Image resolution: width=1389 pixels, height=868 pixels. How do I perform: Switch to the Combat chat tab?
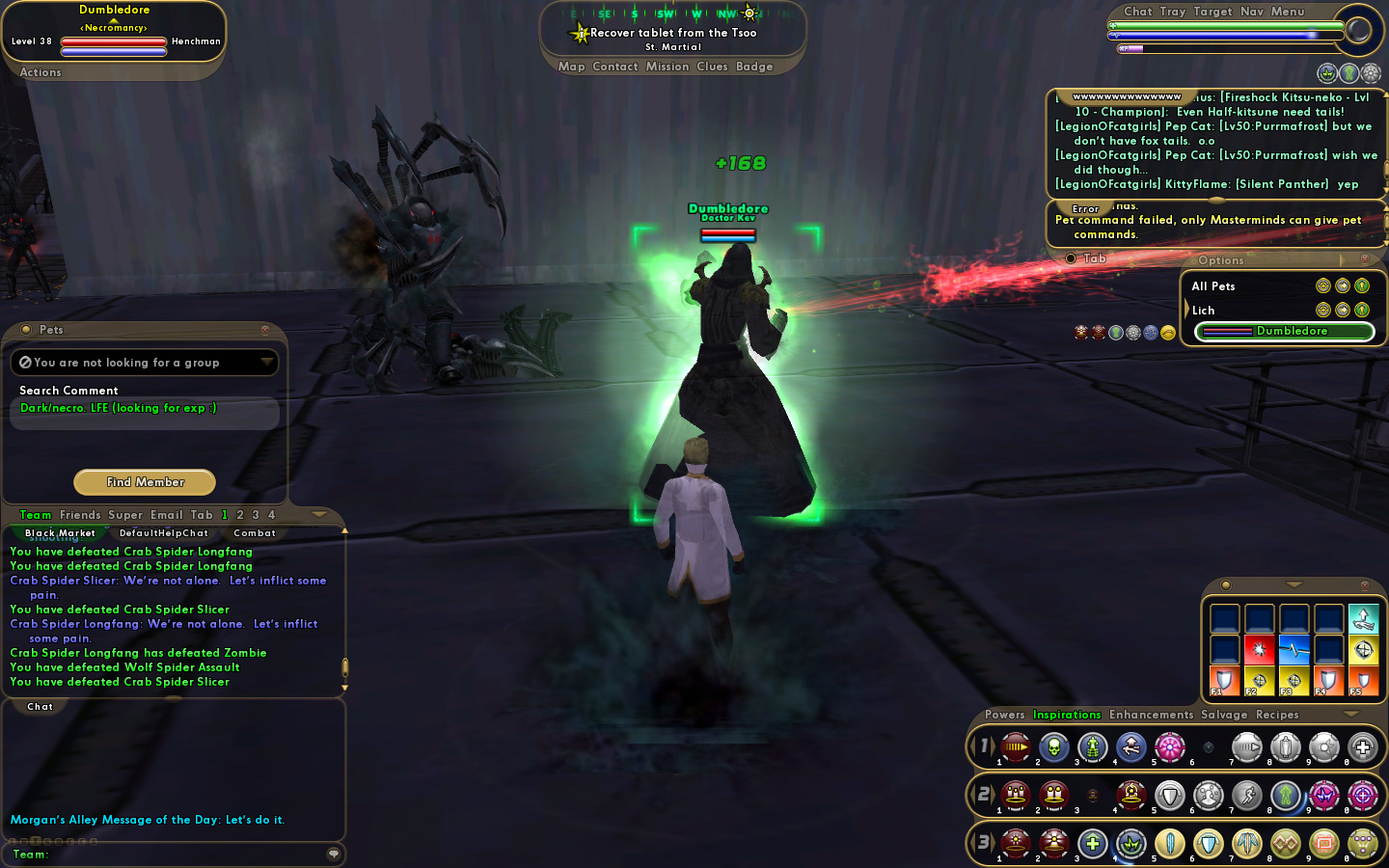click(x=255, y=533)
